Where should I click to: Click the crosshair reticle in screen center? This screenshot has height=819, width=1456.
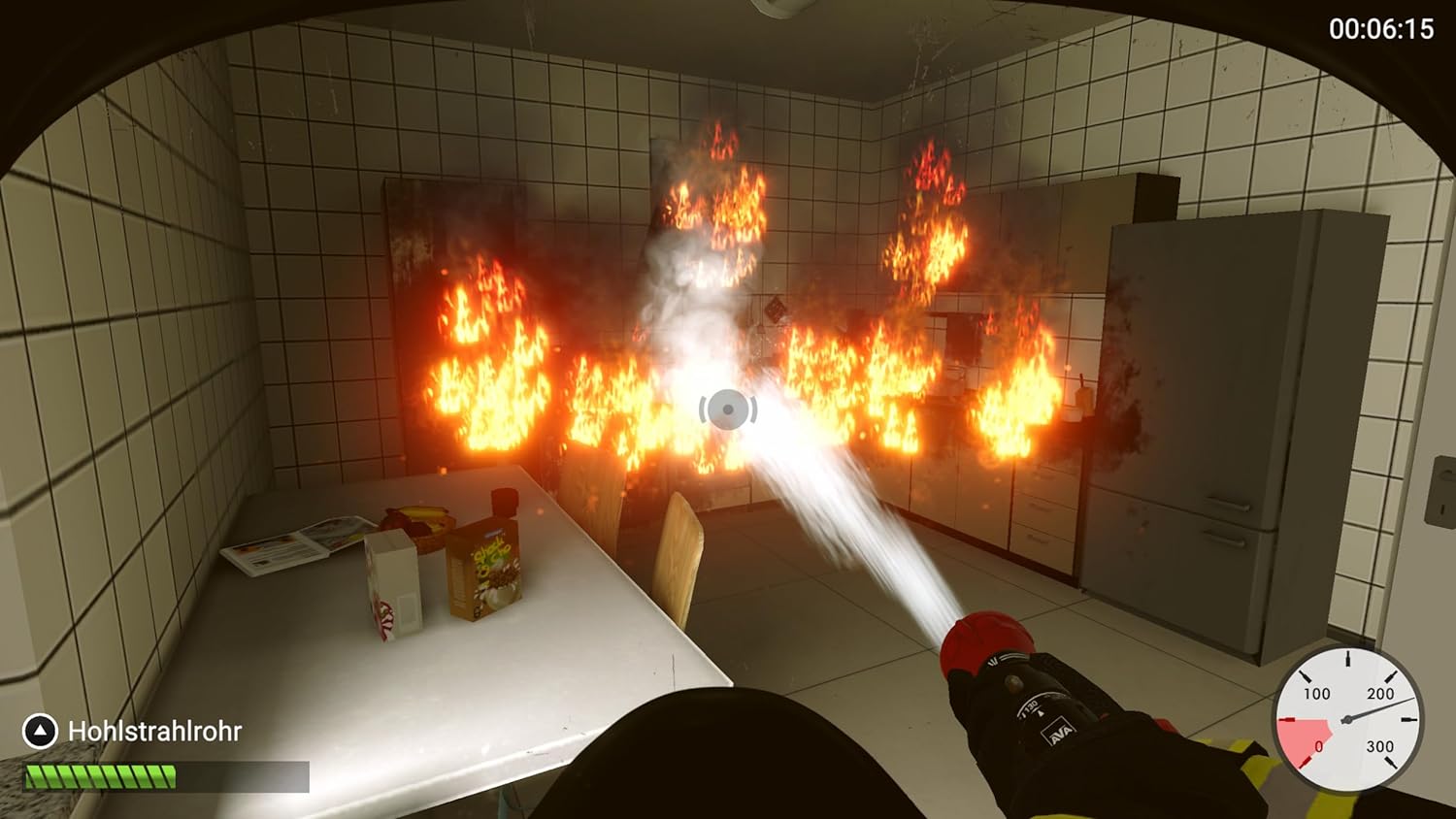point(726,410)
